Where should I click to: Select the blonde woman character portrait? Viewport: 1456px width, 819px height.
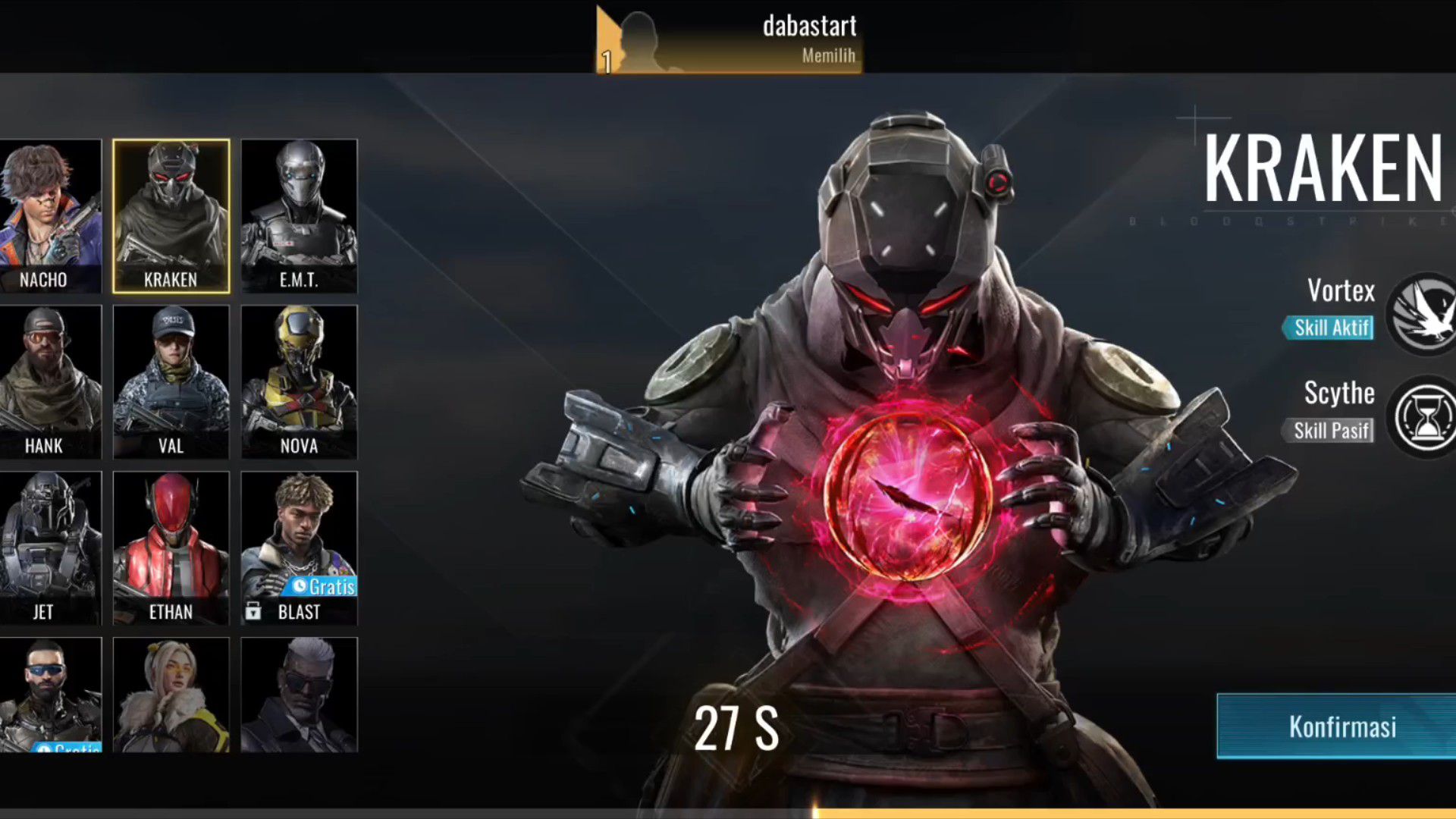[x=171, y=695]
